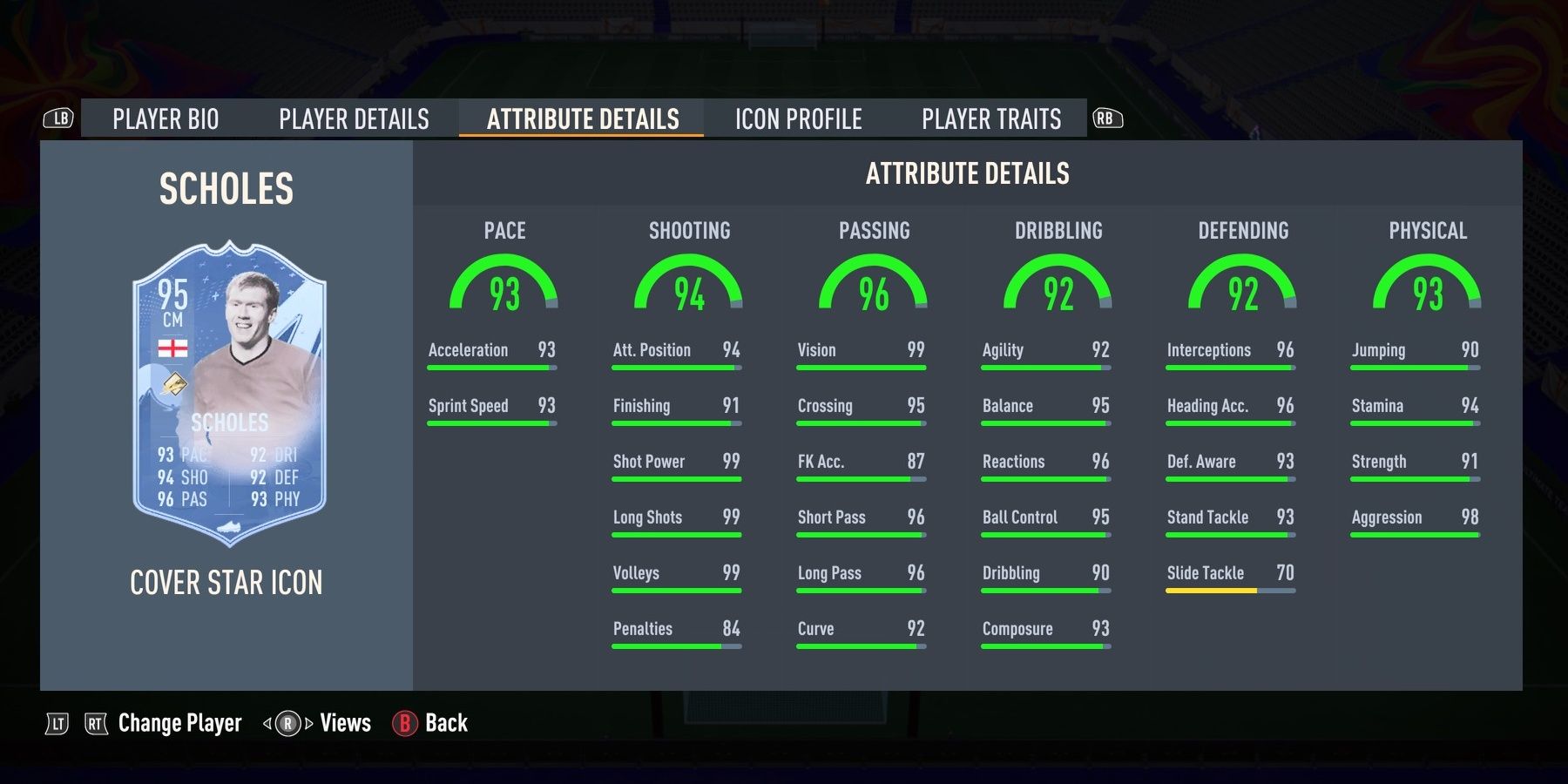The image size is (1568, 784).
Task: Open the Player Details tab
Action: (352, 118)
